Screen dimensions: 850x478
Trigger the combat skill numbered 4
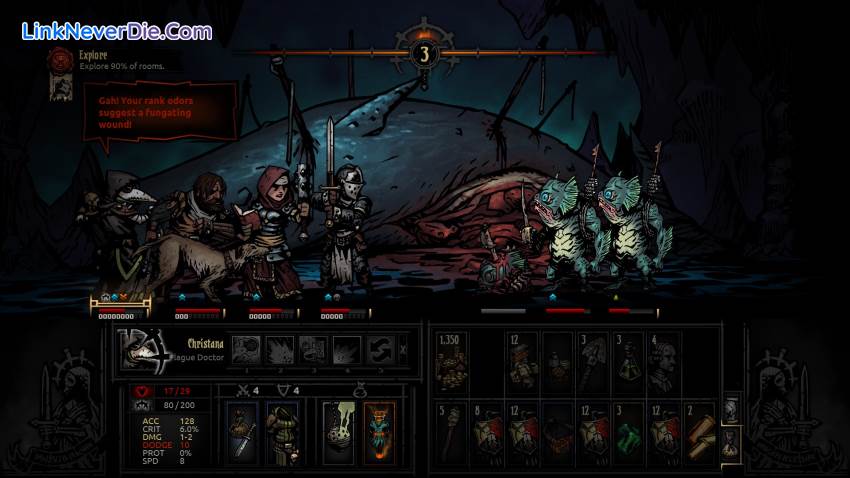[346, 349]
